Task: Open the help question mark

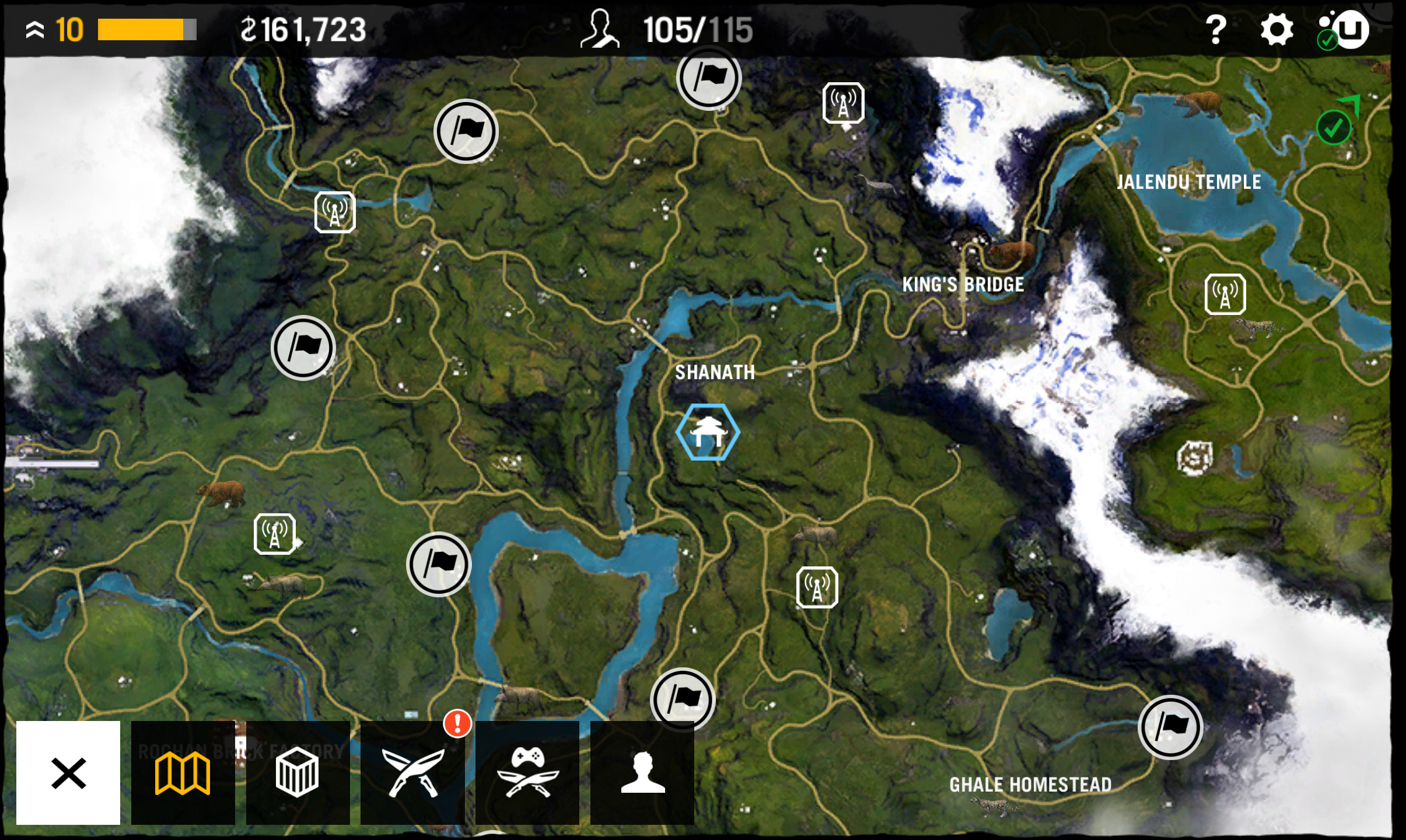Action: pos(1216,29)
